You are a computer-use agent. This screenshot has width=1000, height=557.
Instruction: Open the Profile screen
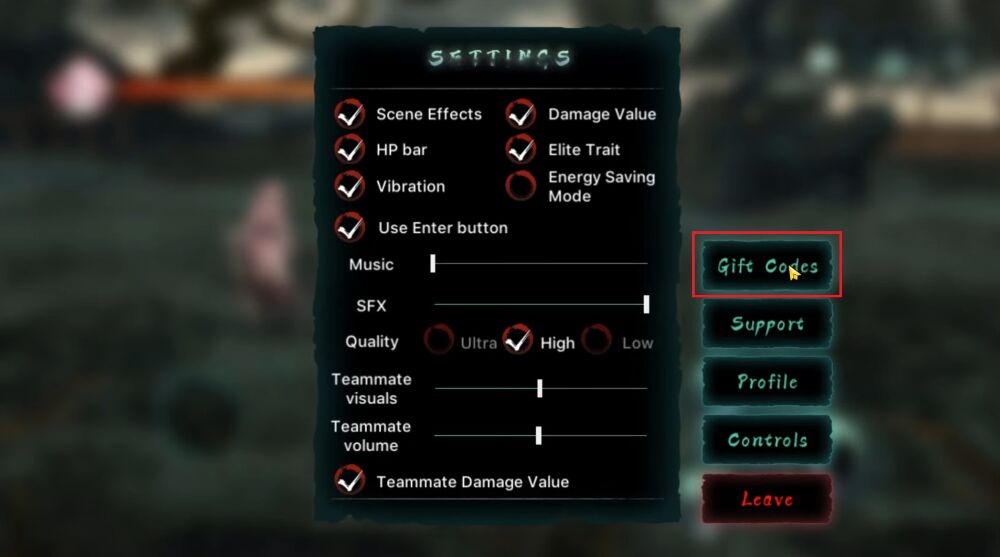(767, 382)
